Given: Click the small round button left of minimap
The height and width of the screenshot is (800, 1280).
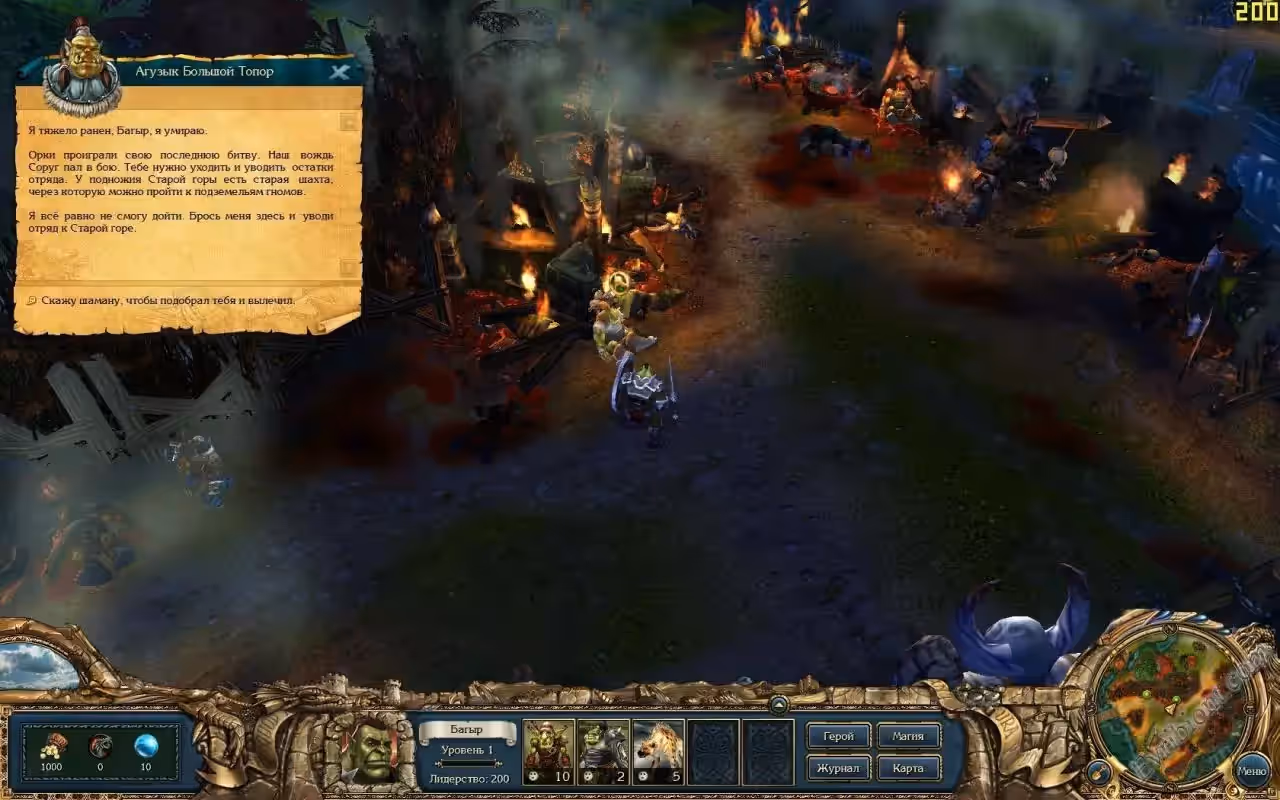Looking at the screenshot, I should [1098, 771].
